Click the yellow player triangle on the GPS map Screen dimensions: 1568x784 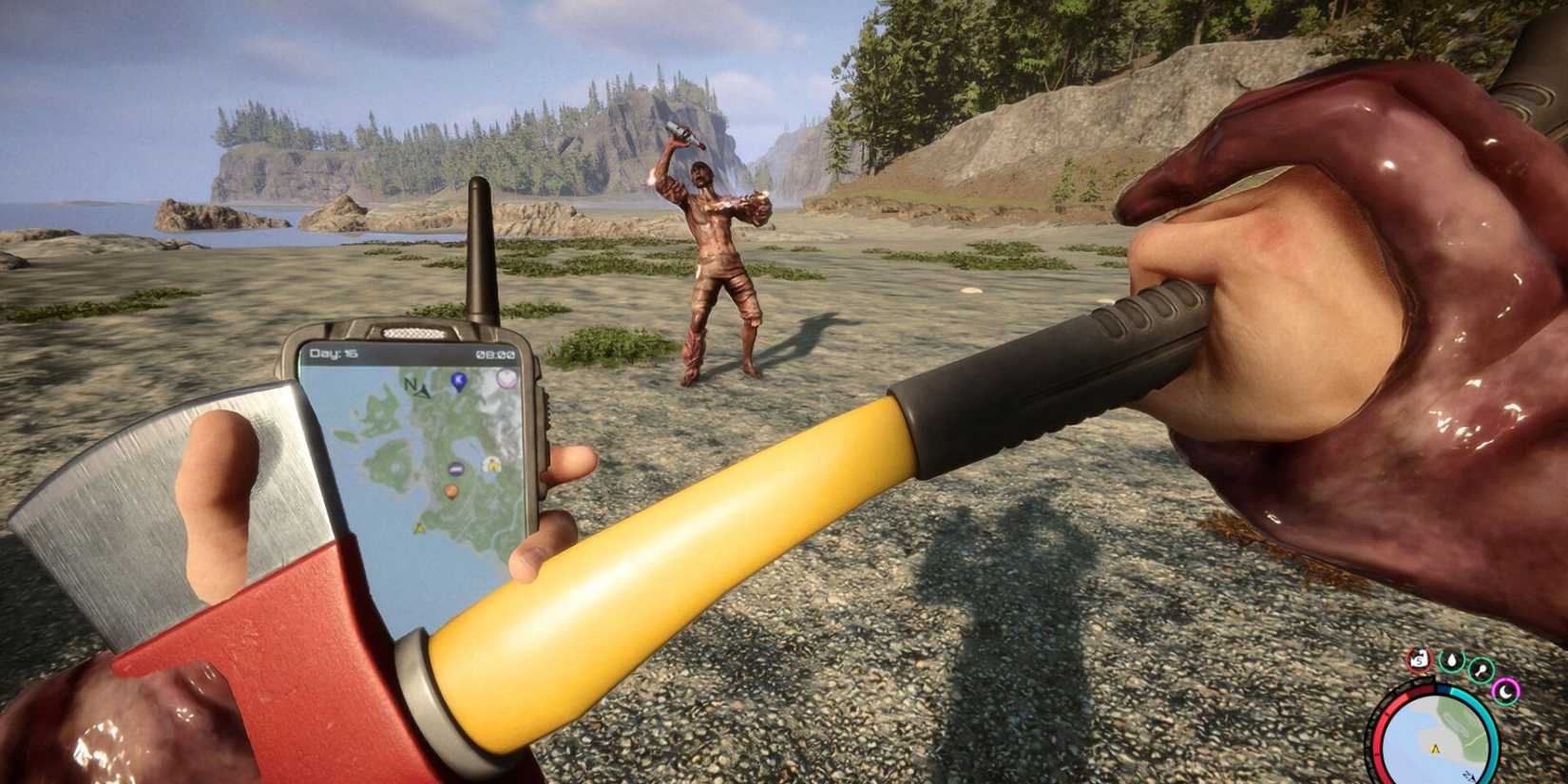coord(419,528)
